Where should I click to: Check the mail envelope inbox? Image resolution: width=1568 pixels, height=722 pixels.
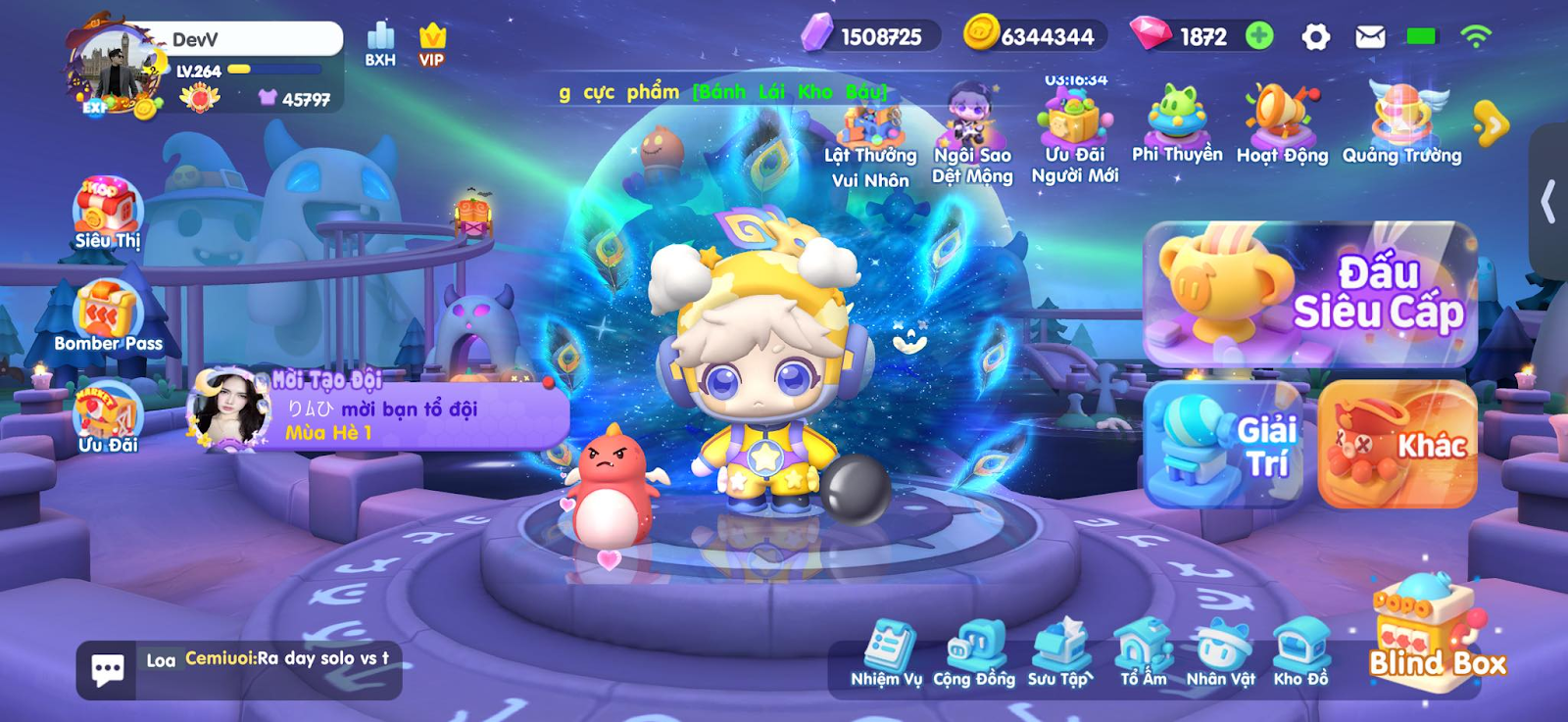[x=1370, y=37]
